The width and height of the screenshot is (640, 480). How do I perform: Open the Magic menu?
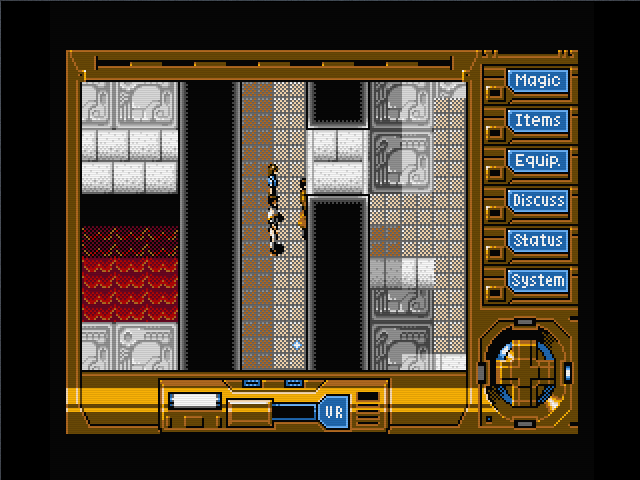coord(538,81)
